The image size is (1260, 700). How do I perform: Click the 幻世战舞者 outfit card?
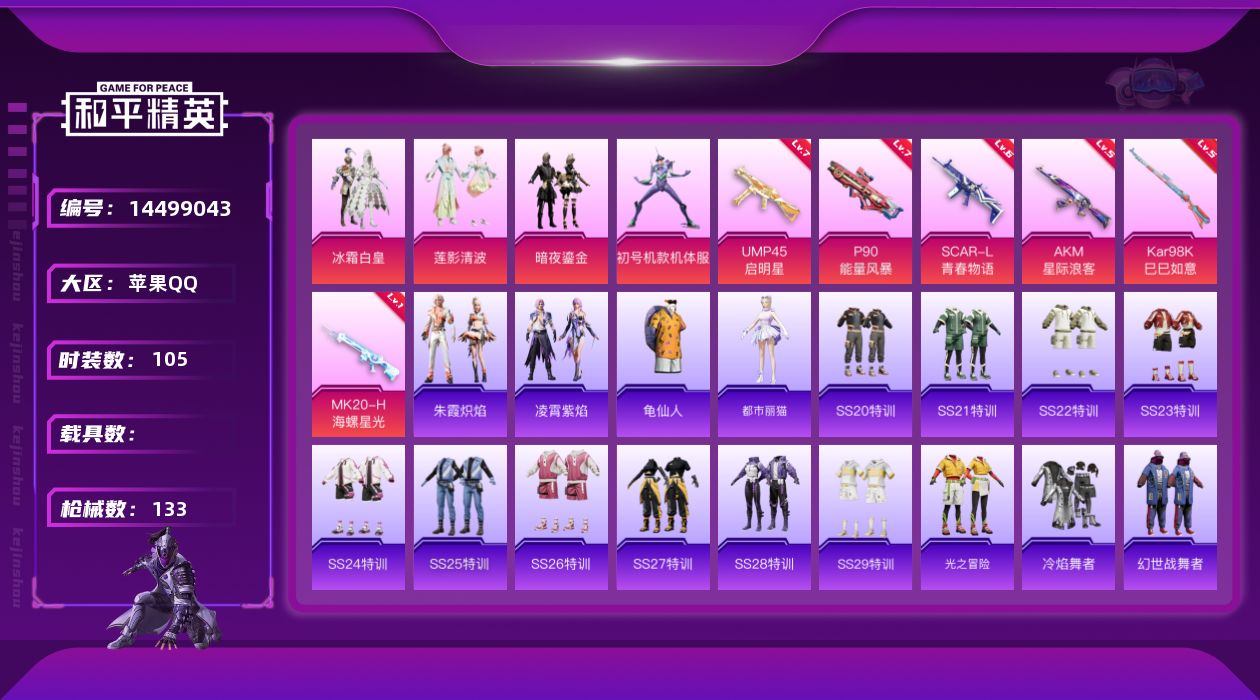tap(1170, 517)
